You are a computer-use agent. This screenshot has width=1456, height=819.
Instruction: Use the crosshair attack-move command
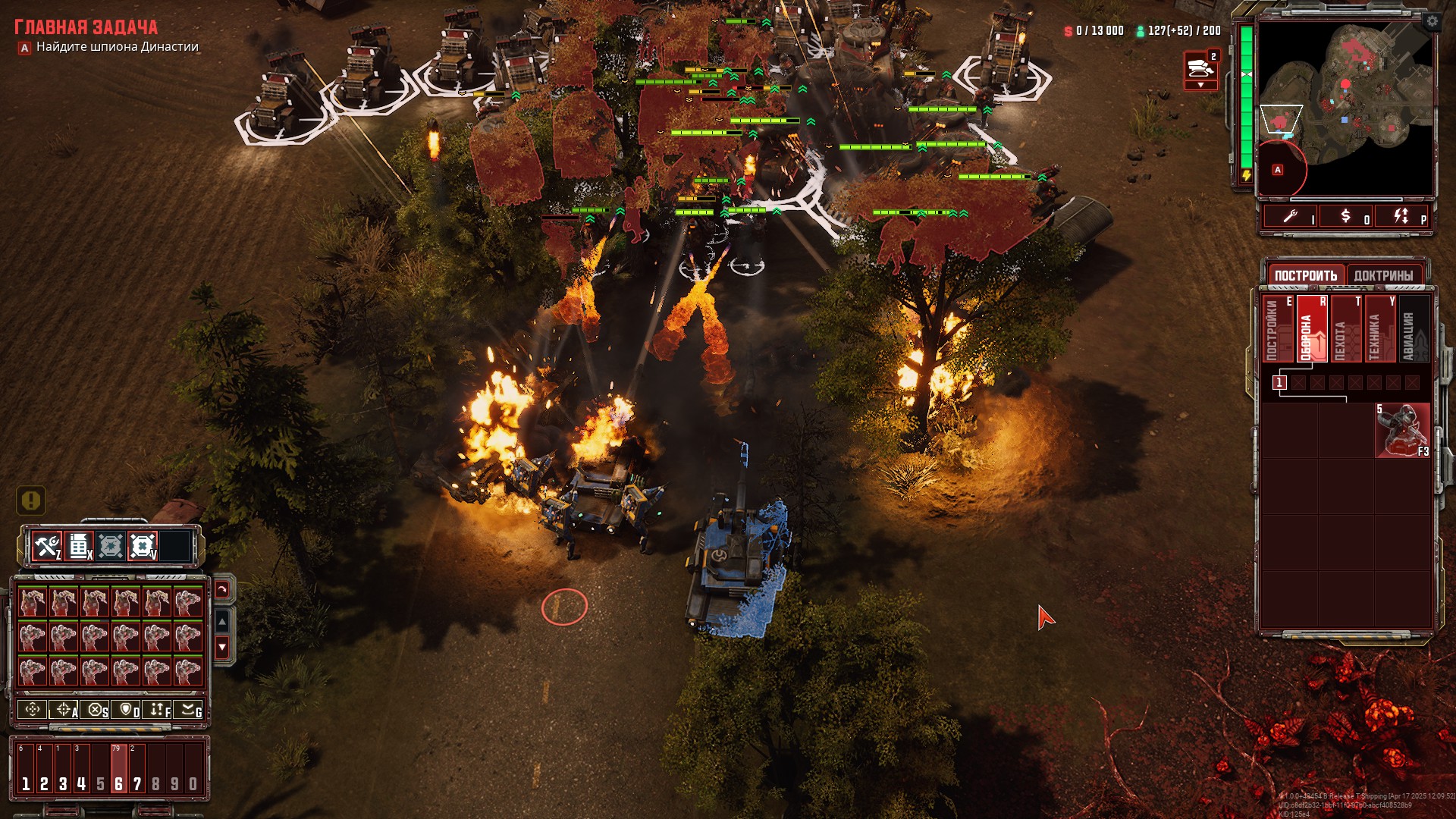[x=64, y=710]
